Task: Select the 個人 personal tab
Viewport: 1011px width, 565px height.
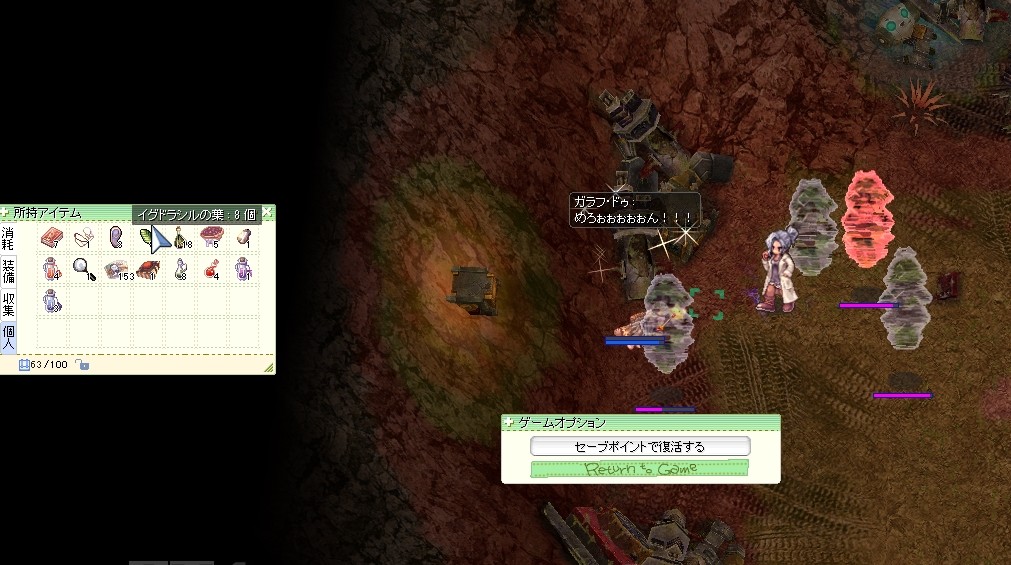Action: 8,335
